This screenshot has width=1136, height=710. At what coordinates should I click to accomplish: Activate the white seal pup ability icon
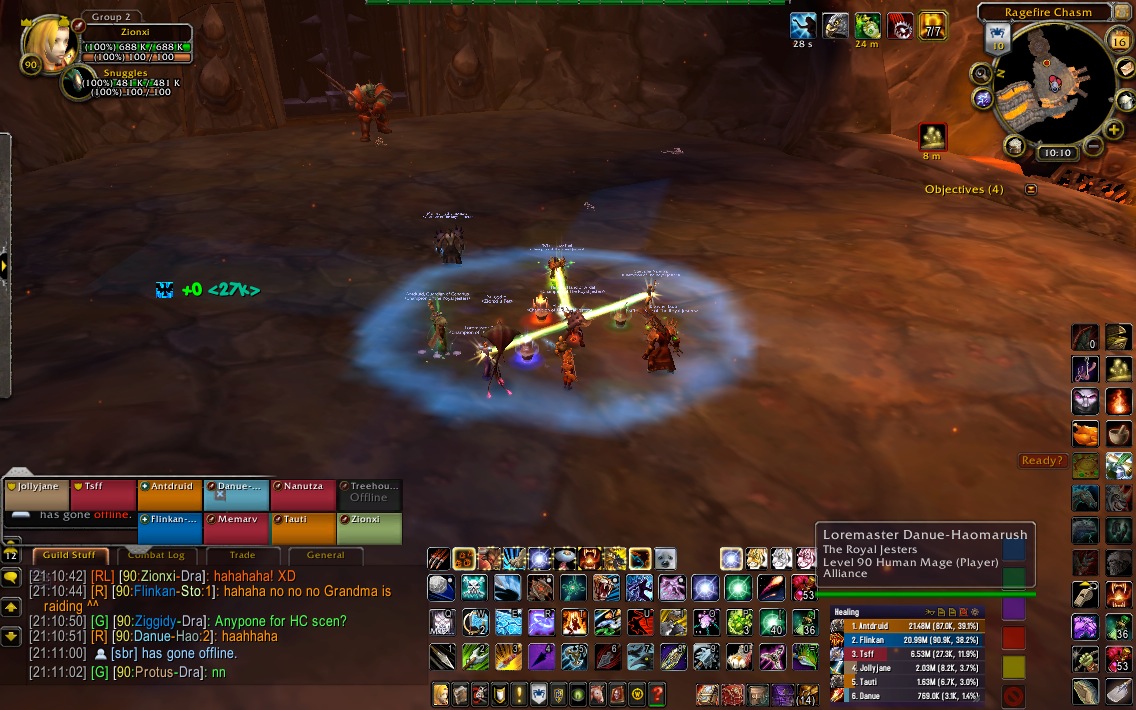665,558
